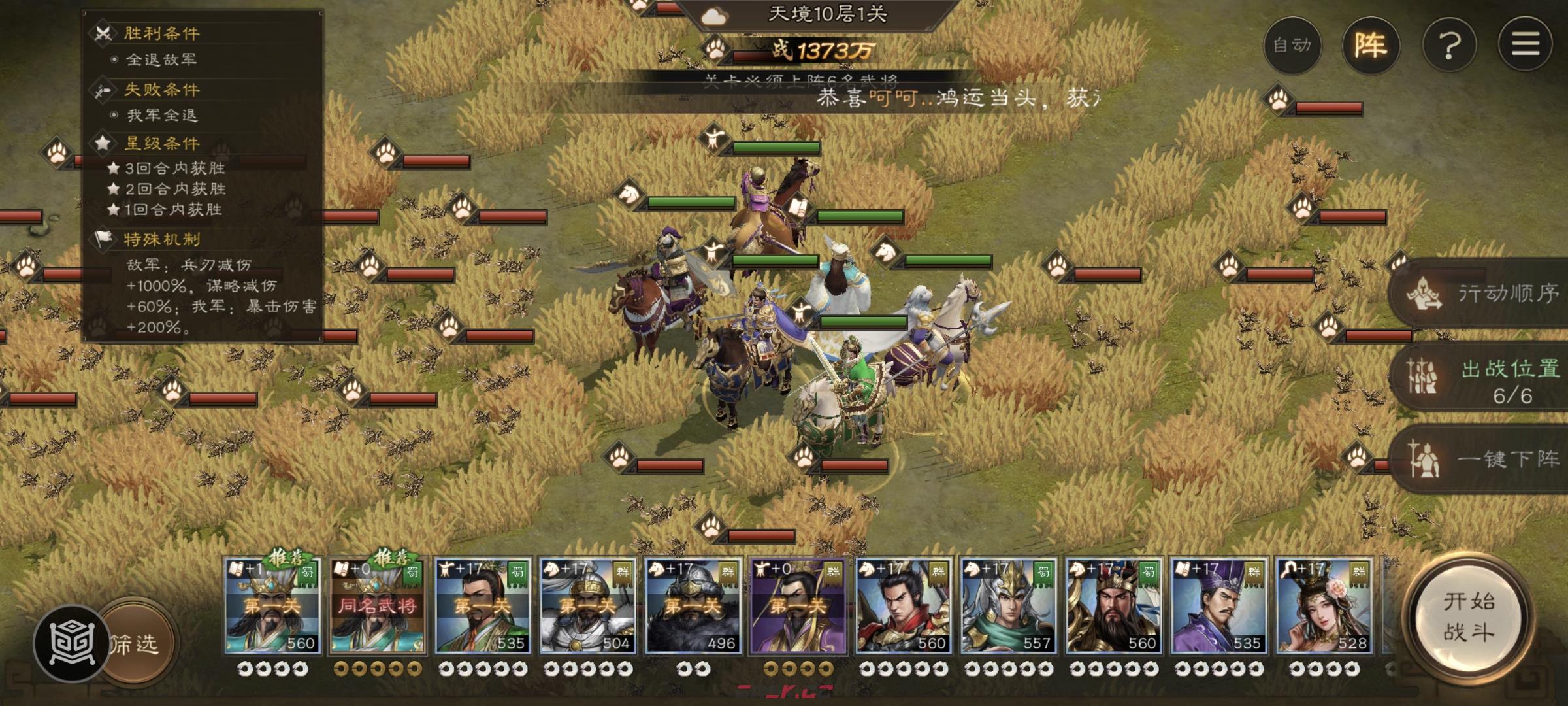This screenshot has height=706, width=1568.
Task: Select the hero card with power 557
Action: point(1008,606)
